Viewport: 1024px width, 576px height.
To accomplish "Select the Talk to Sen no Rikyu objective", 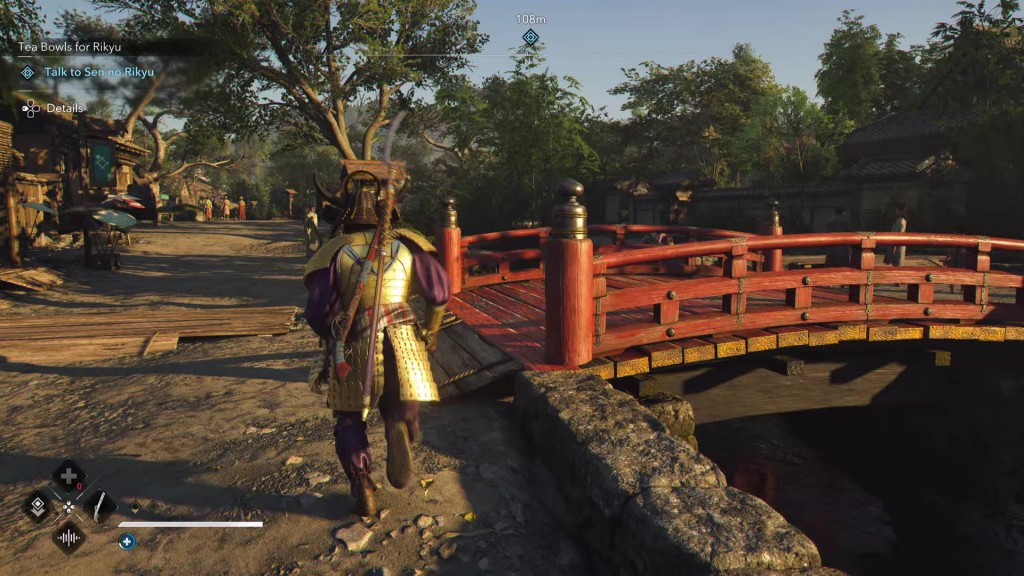I will [x=97, y=72].
